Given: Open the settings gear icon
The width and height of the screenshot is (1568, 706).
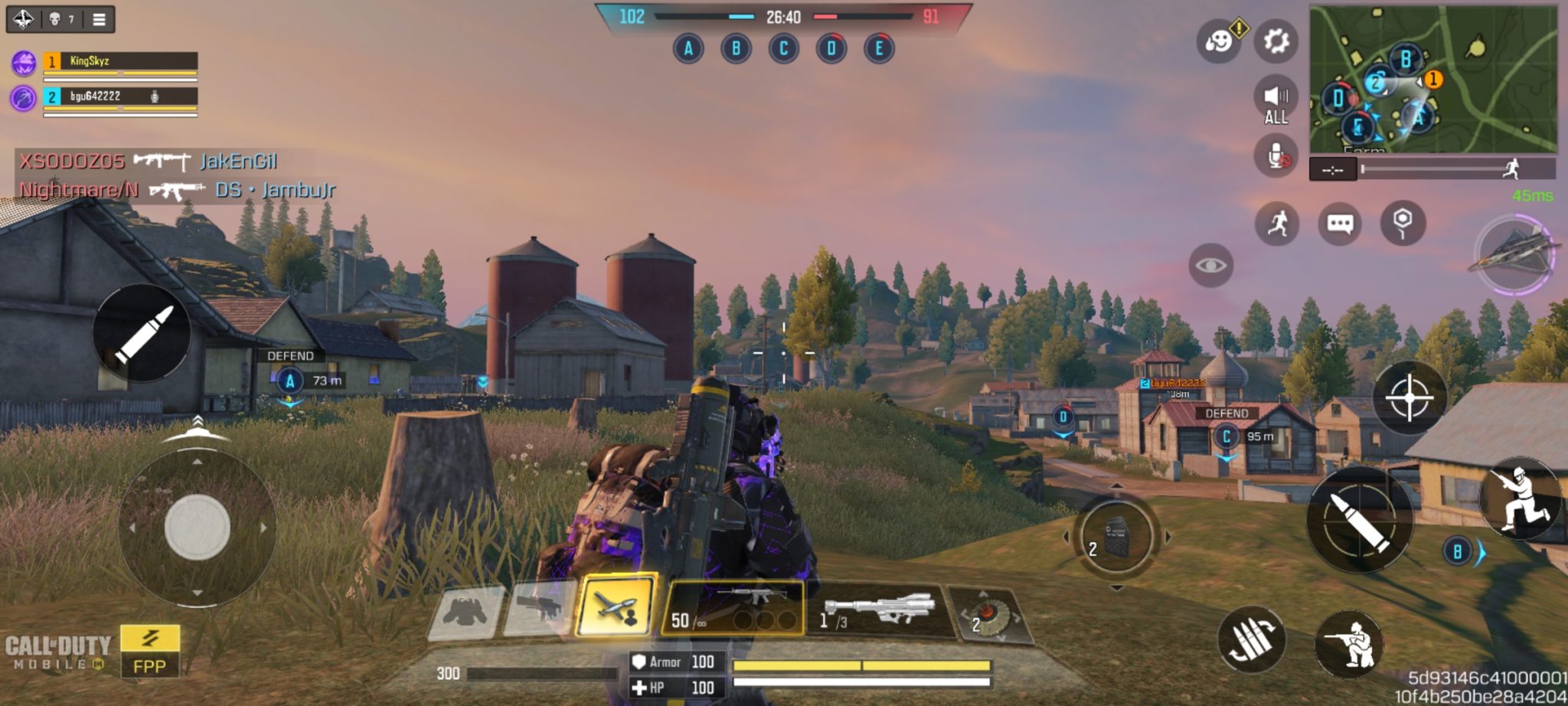Looking at the screenshot, I should pyautogui.click(x=1276, y=41).
